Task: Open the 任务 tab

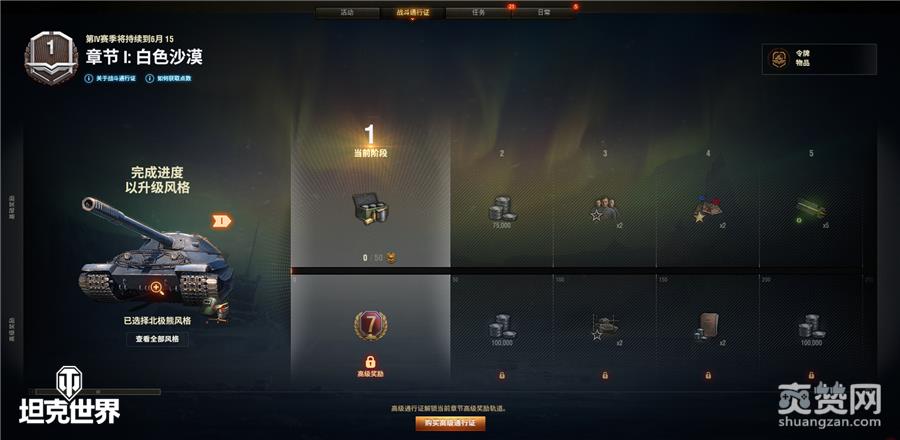Action: pos(478,13)
